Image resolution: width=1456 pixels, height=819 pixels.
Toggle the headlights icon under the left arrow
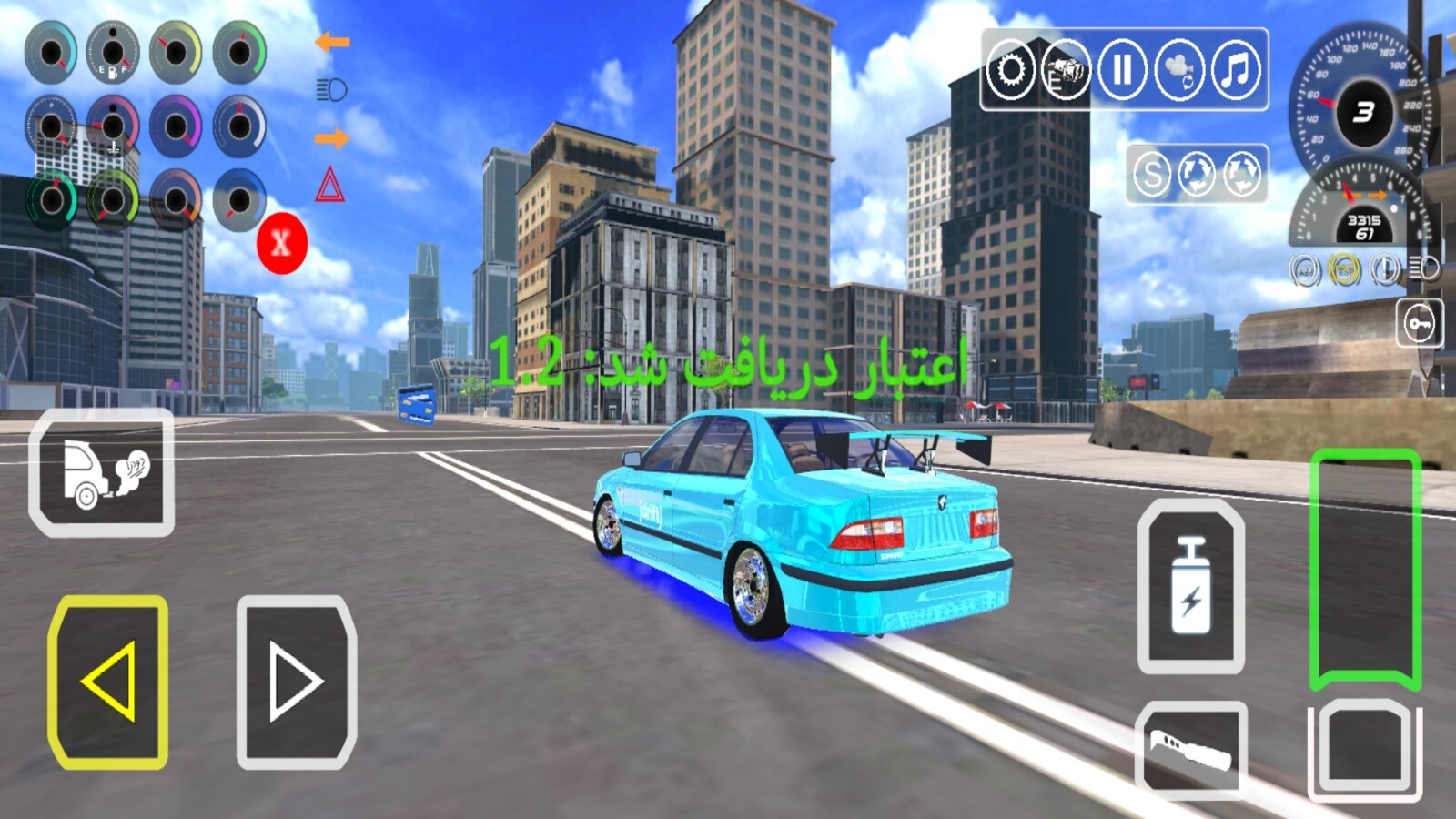331,89
